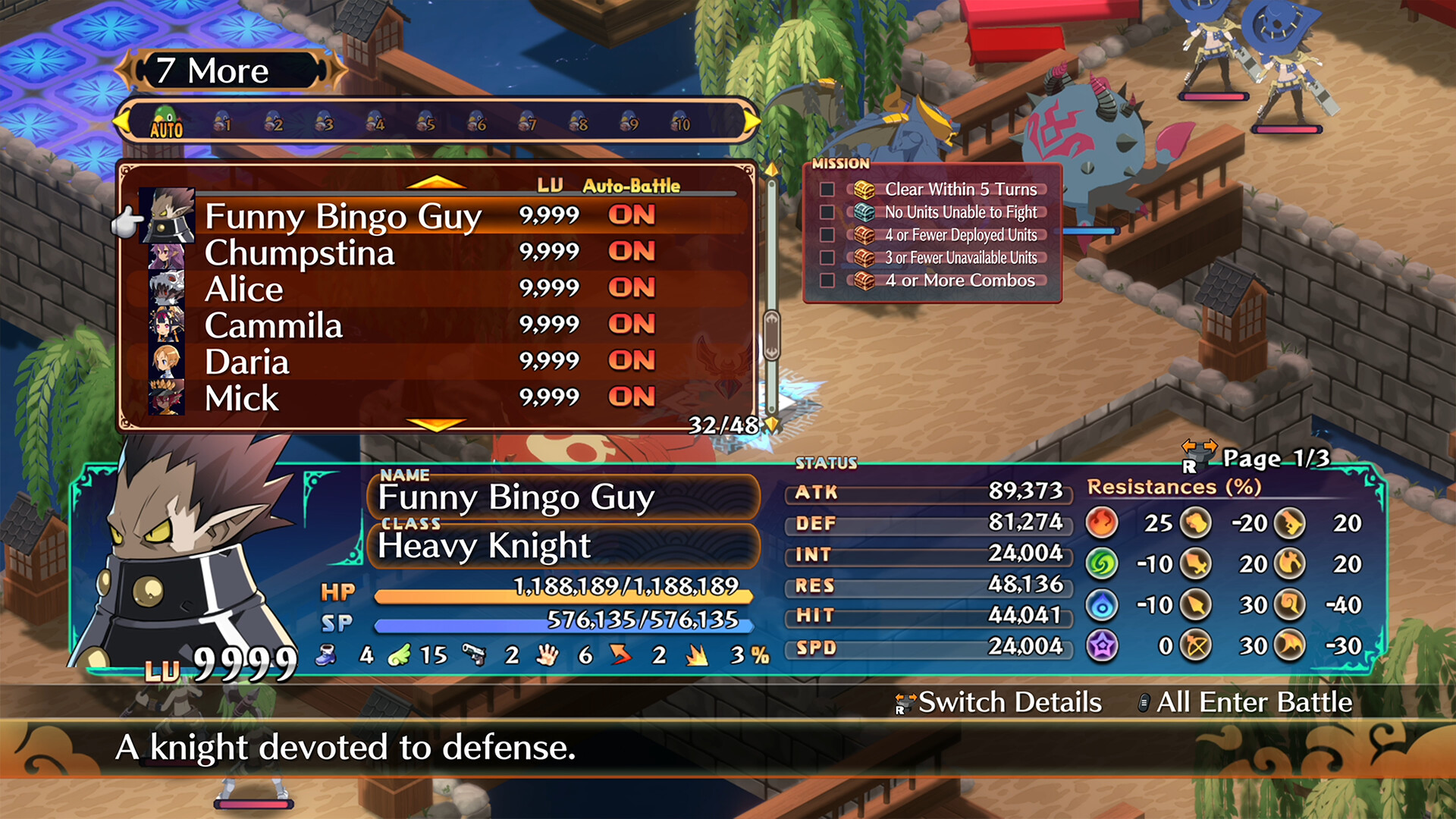Screen dimensions: 1456x819
Task: Check the 4 or Fewer Deployed Units mission box
Action: pos(827,236)
